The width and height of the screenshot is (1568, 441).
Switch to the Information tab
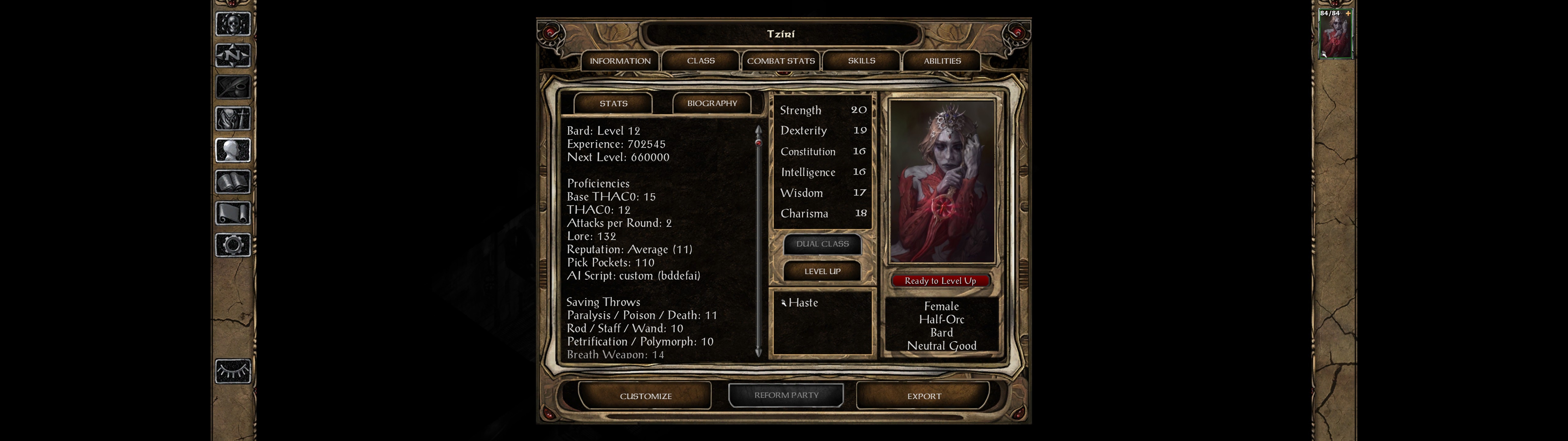[x=620, y=61]
